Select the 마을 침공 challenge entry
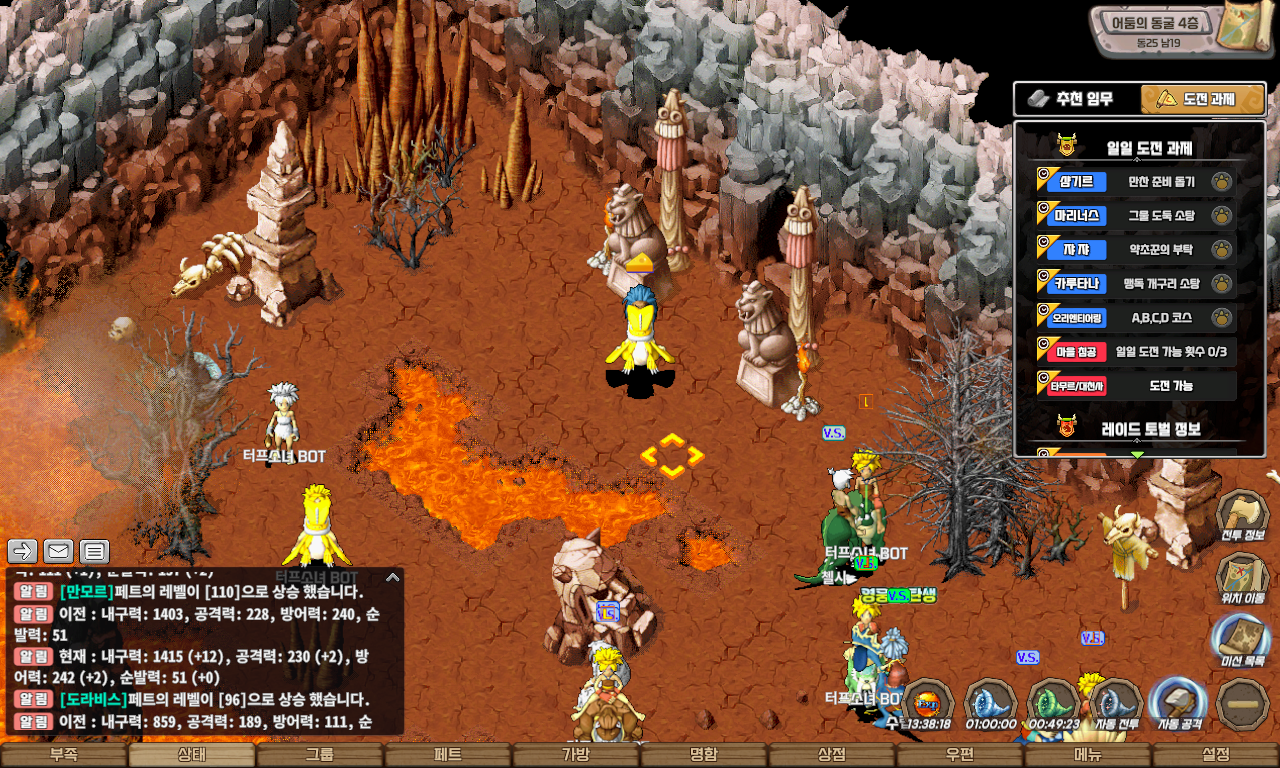The image size is (1280, 768). pyautogui.click(x=1135, y=352)
